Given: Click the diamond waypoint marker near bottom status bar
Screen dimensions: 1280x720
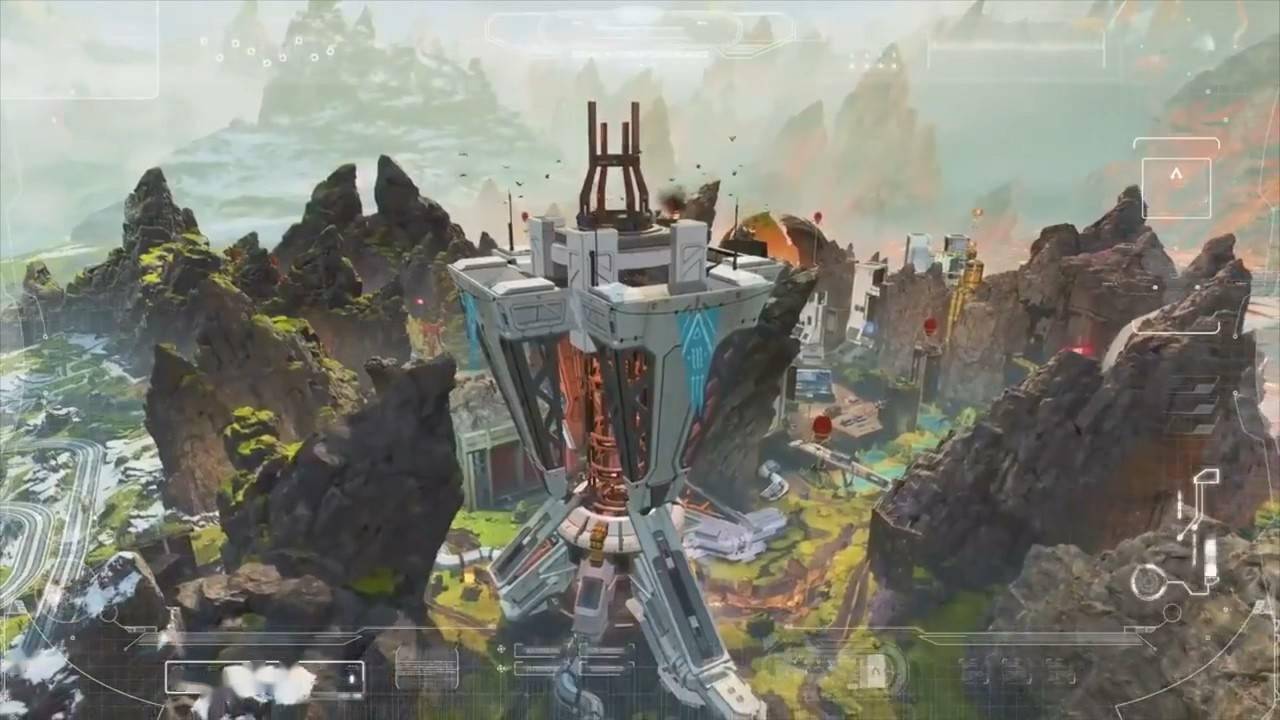Looking at the screenshot, I should 500,648.
